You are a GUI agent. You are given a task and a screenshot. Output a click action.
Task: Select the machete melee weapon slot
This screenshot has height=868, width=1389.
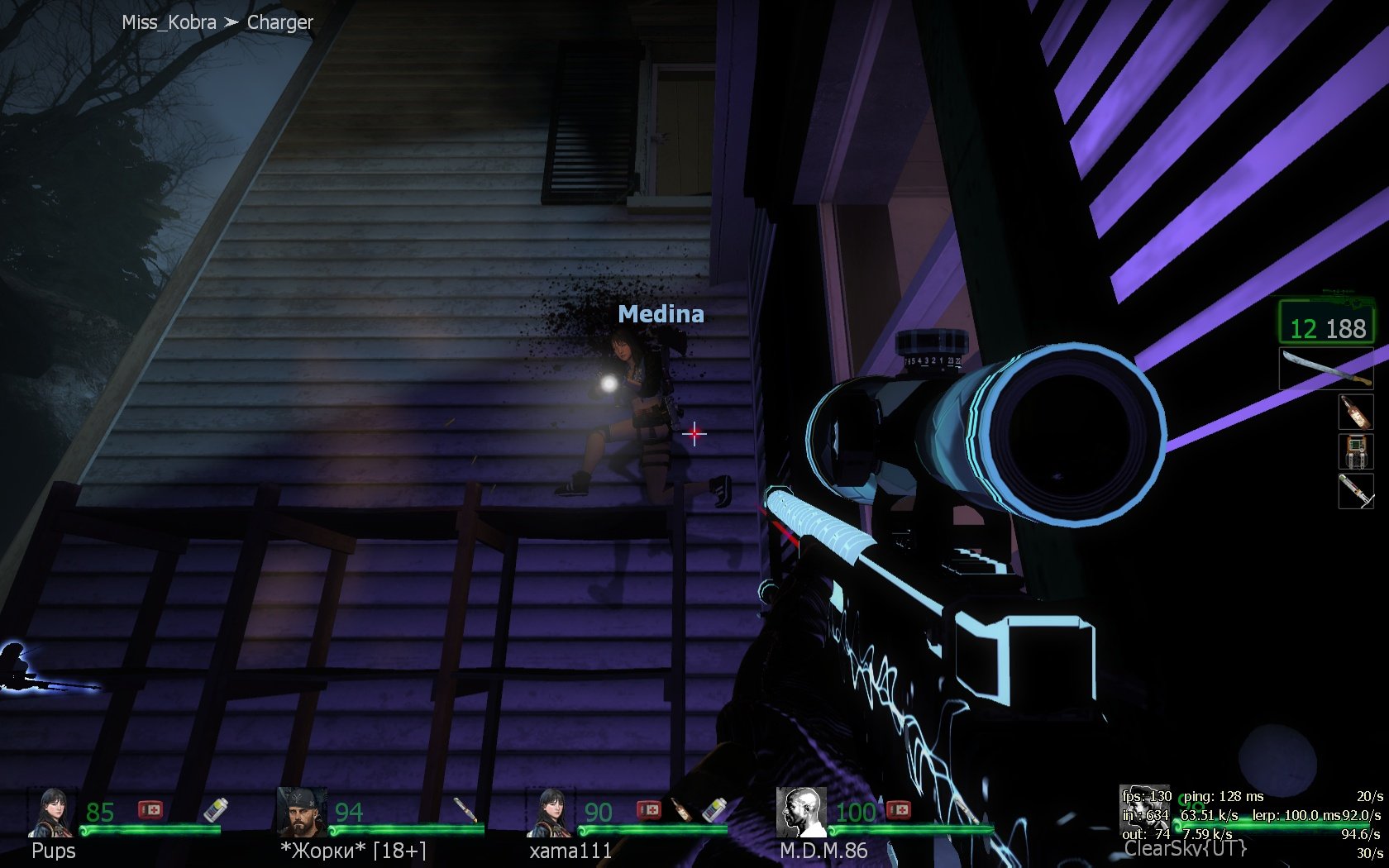[x=1325, y=369]
